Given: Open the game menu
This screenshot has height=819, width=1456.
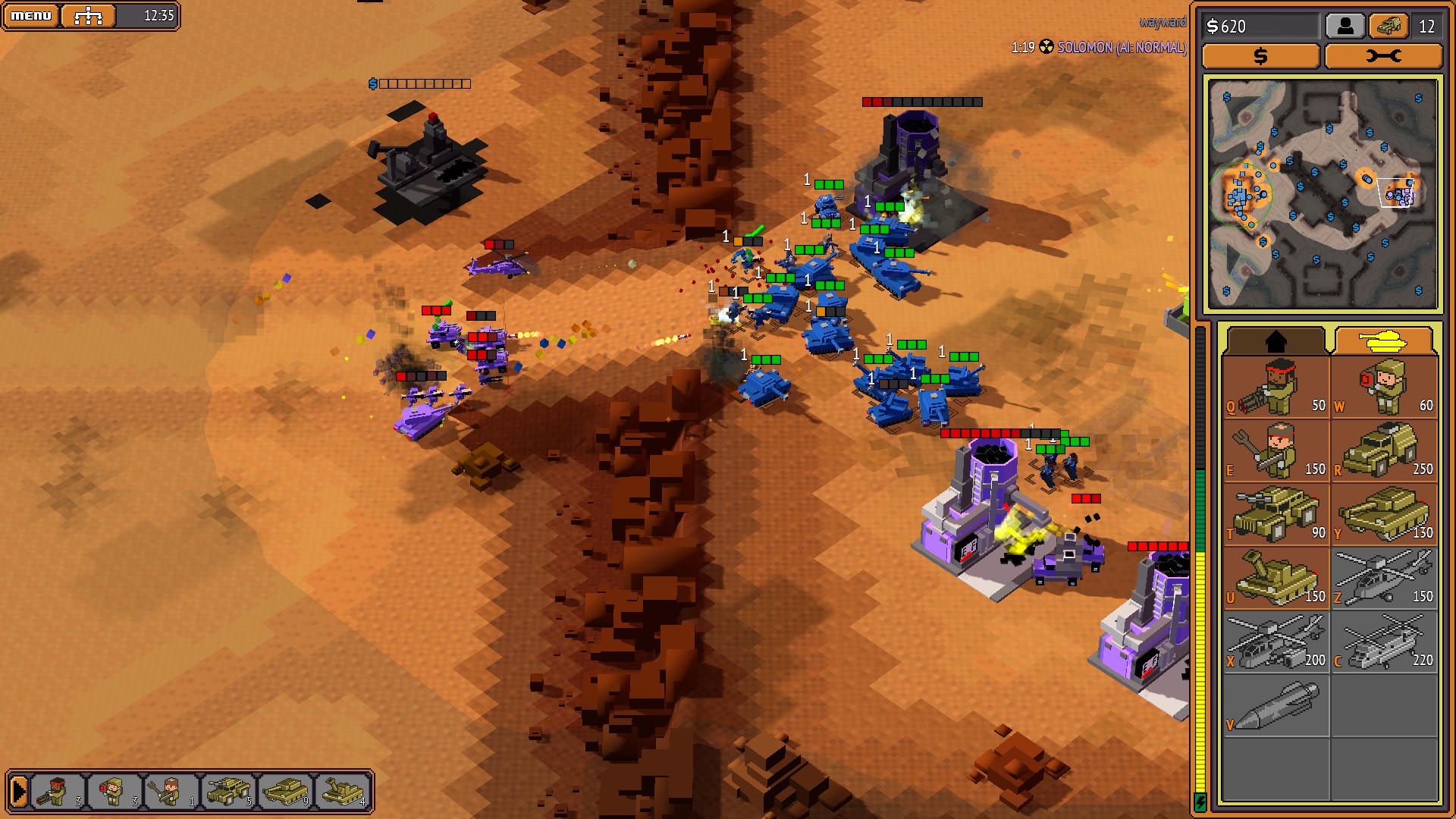Looking at the screenshot, I should point(31,15).
